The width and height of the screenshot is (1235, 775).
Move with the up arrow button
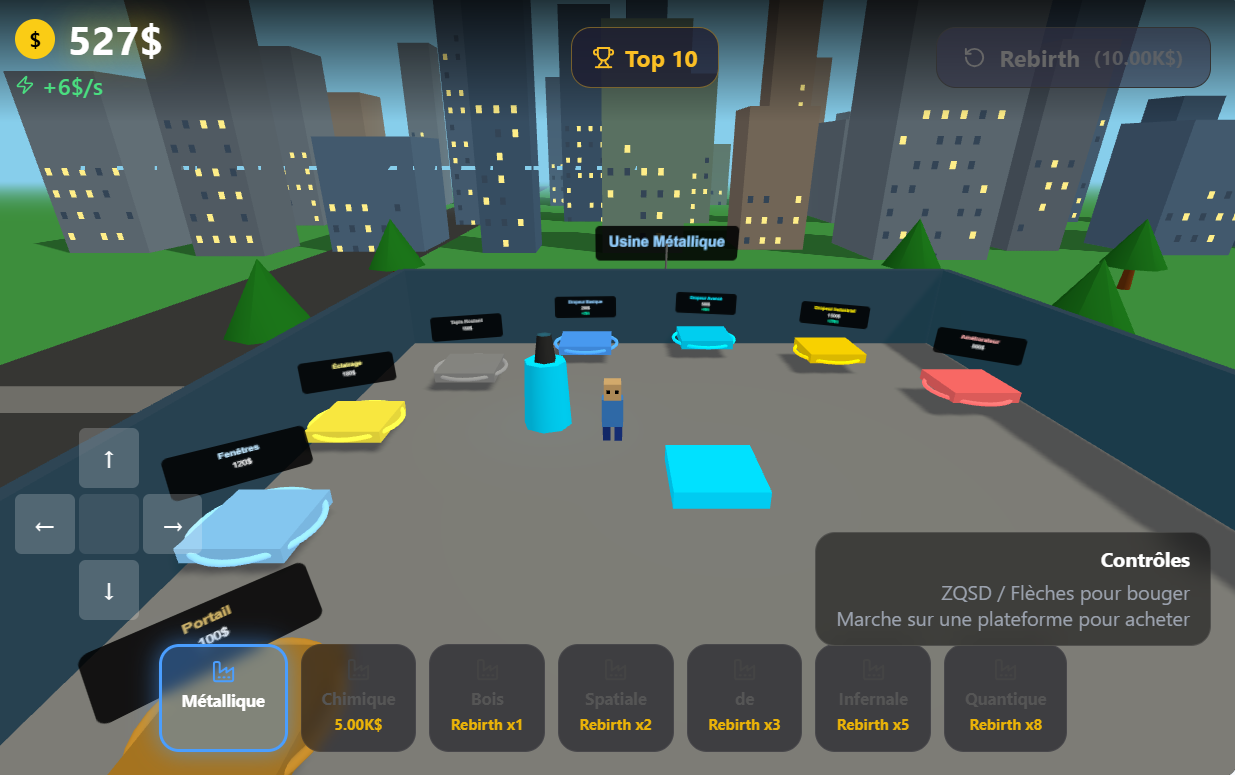click(109, 459)
